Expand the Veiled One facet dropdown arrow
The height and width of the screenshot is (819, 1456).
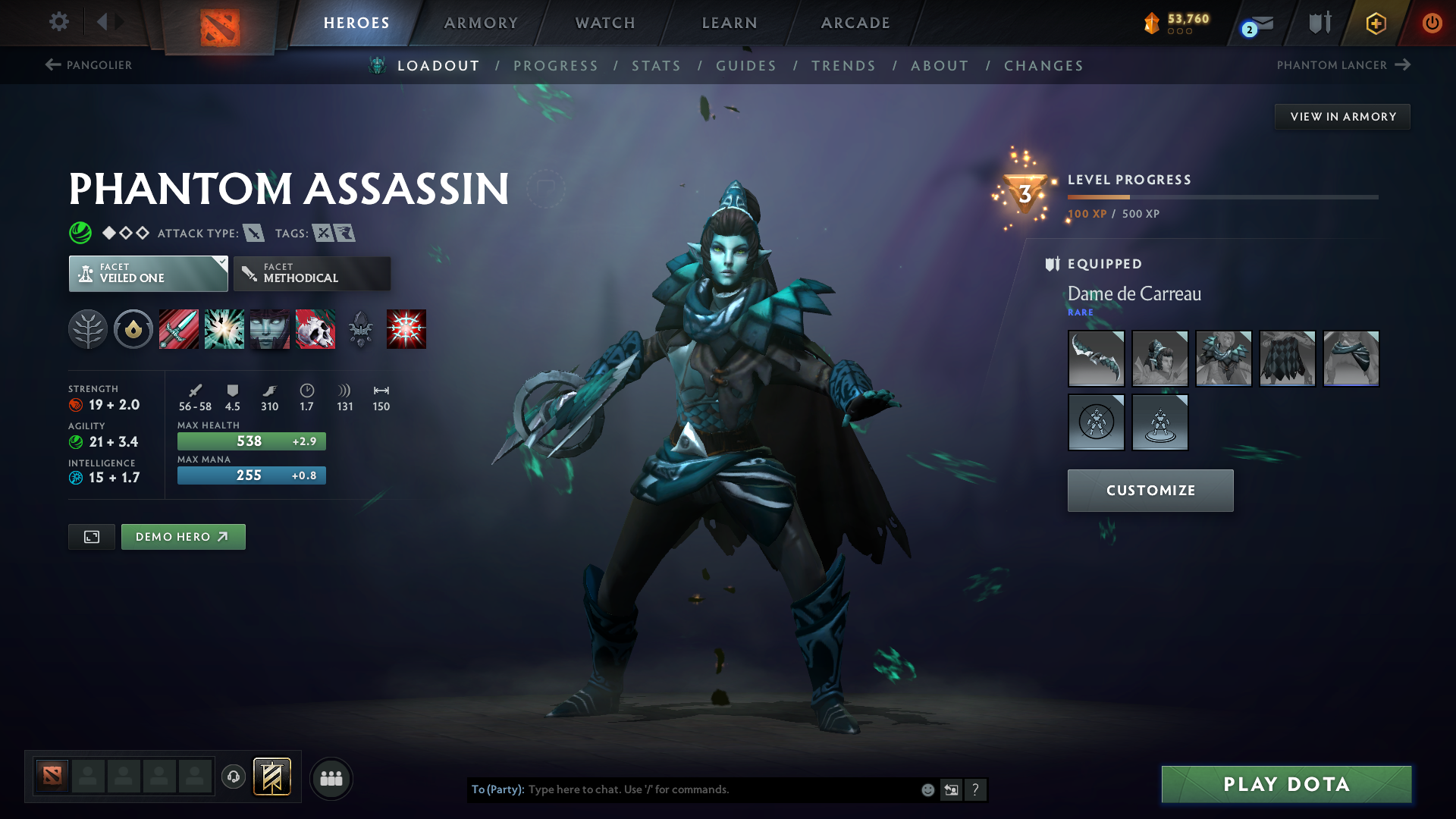[x=221, y=262]
